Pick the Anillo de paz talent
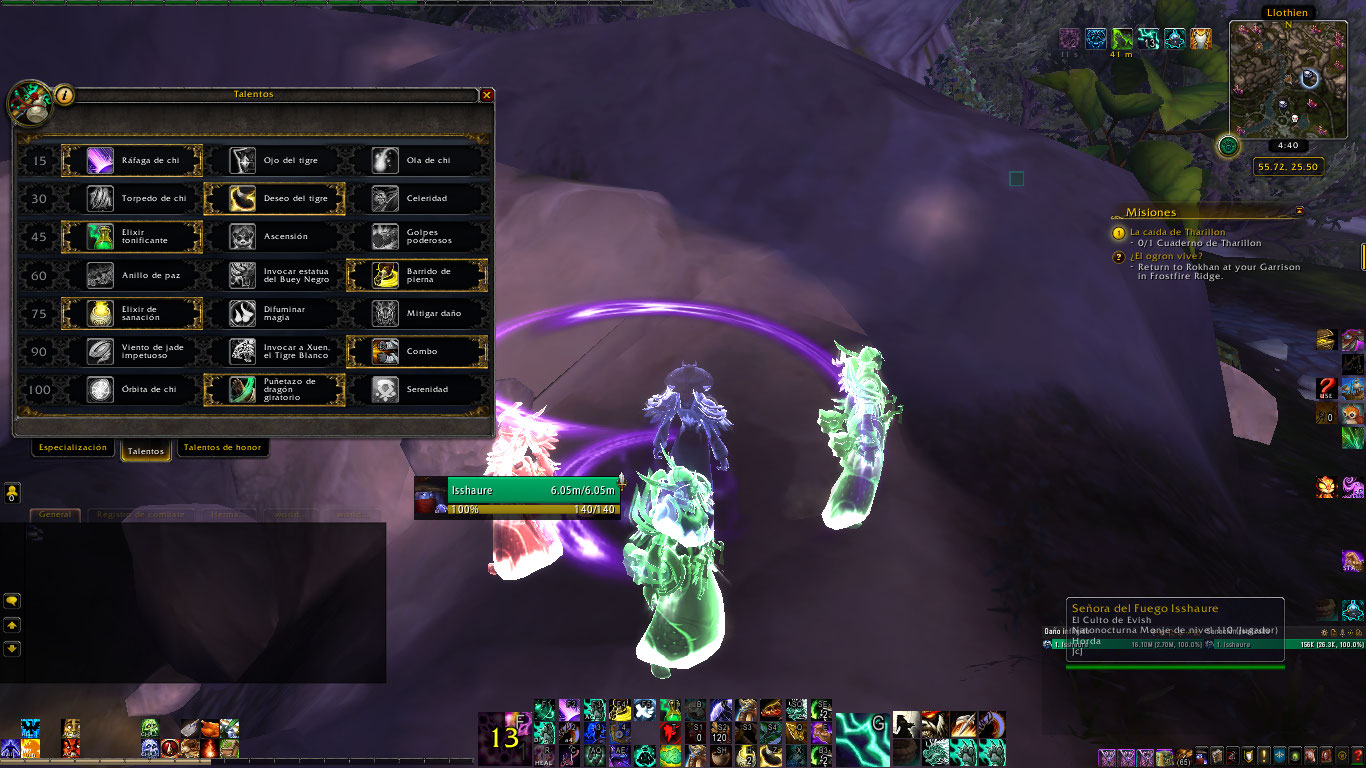The height and width of the screenshot is (768, 1366). (x=132, y=275)
